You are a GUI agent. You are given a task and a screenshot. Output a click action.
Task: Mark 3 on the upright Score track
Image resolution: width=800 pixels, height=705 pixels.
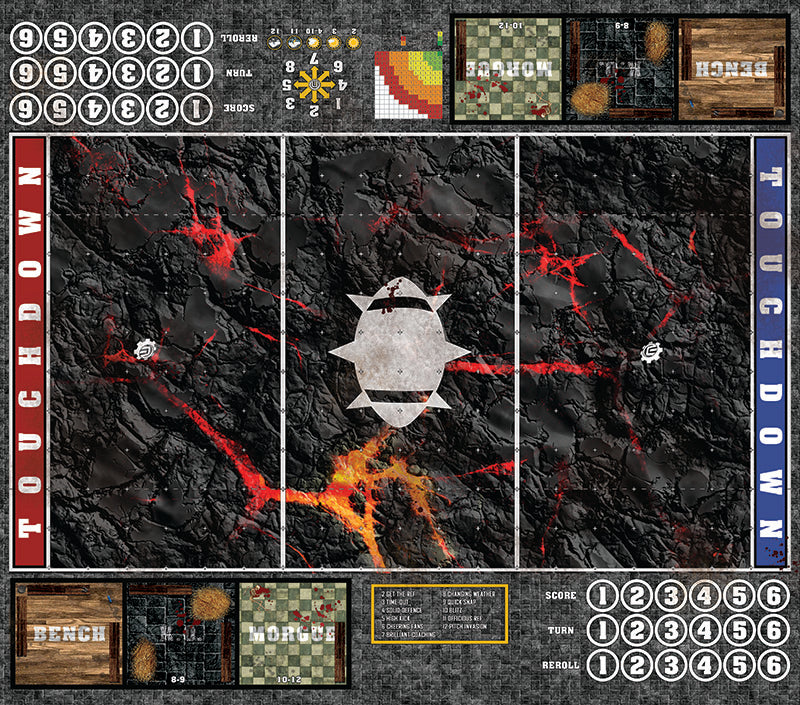tap(670, 597)
